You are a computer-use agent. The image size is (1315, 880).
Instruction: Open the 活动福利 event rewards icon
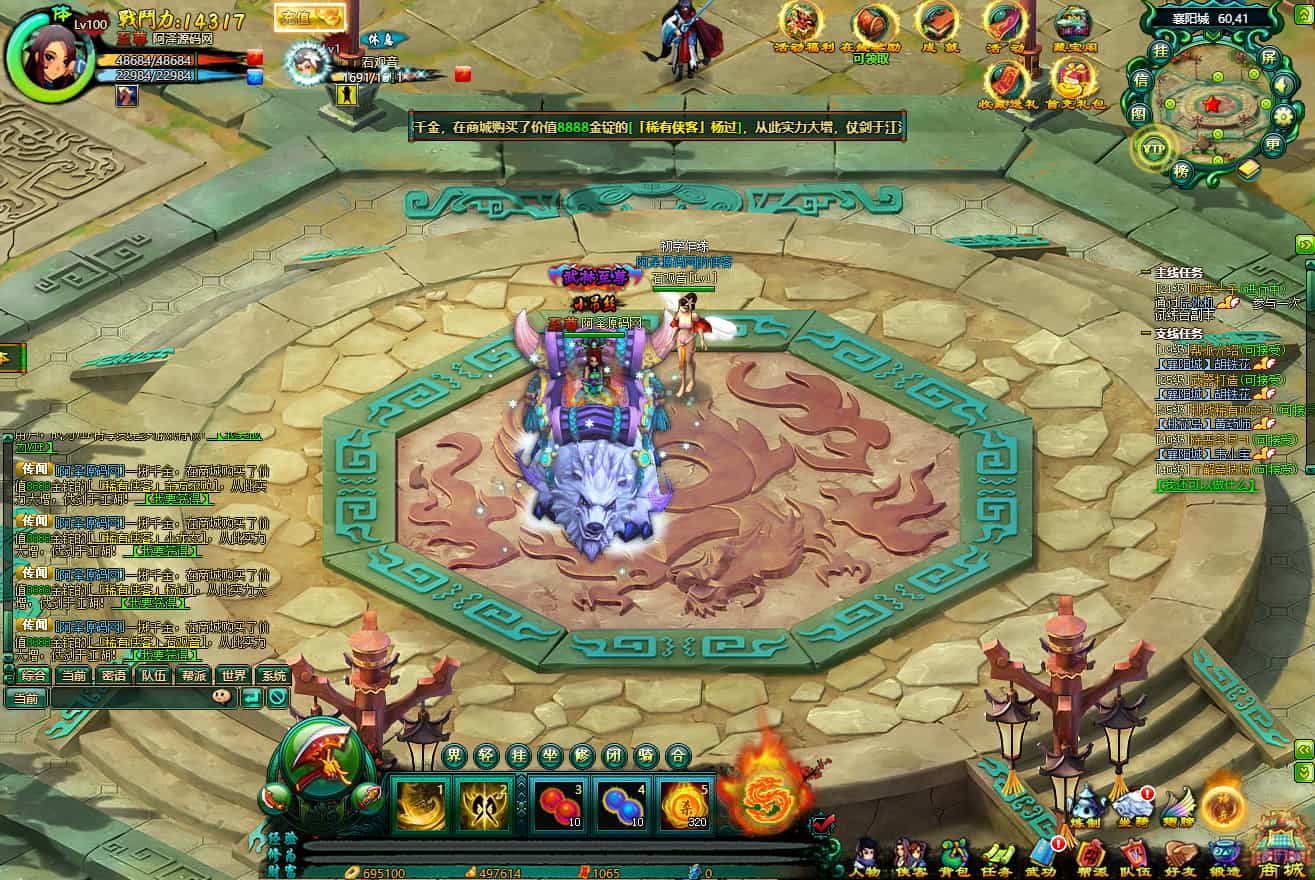pyautogui.click(x=802, y=25)
